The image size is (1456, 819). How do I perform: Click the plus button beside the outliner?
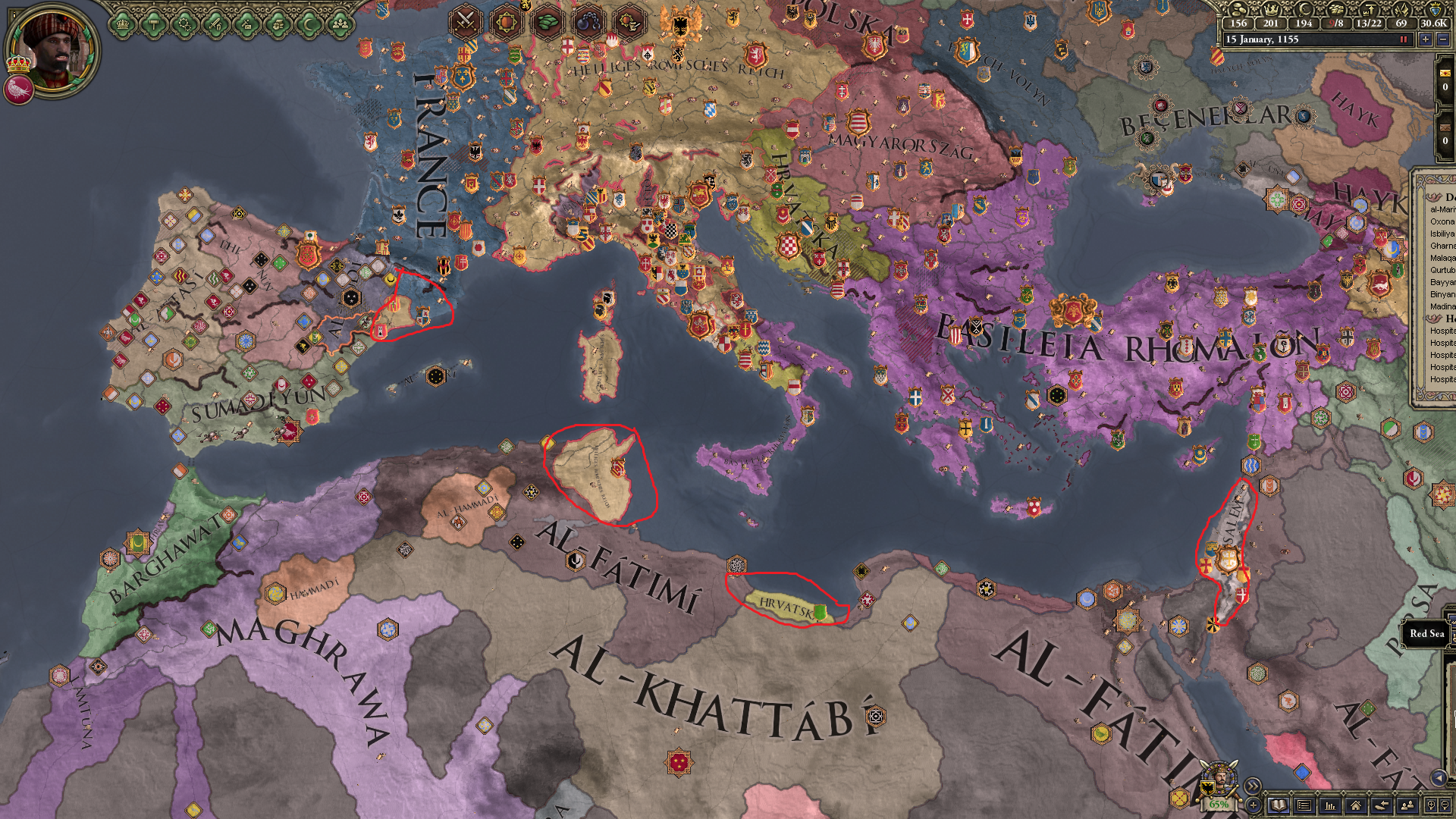(1253, 806)
